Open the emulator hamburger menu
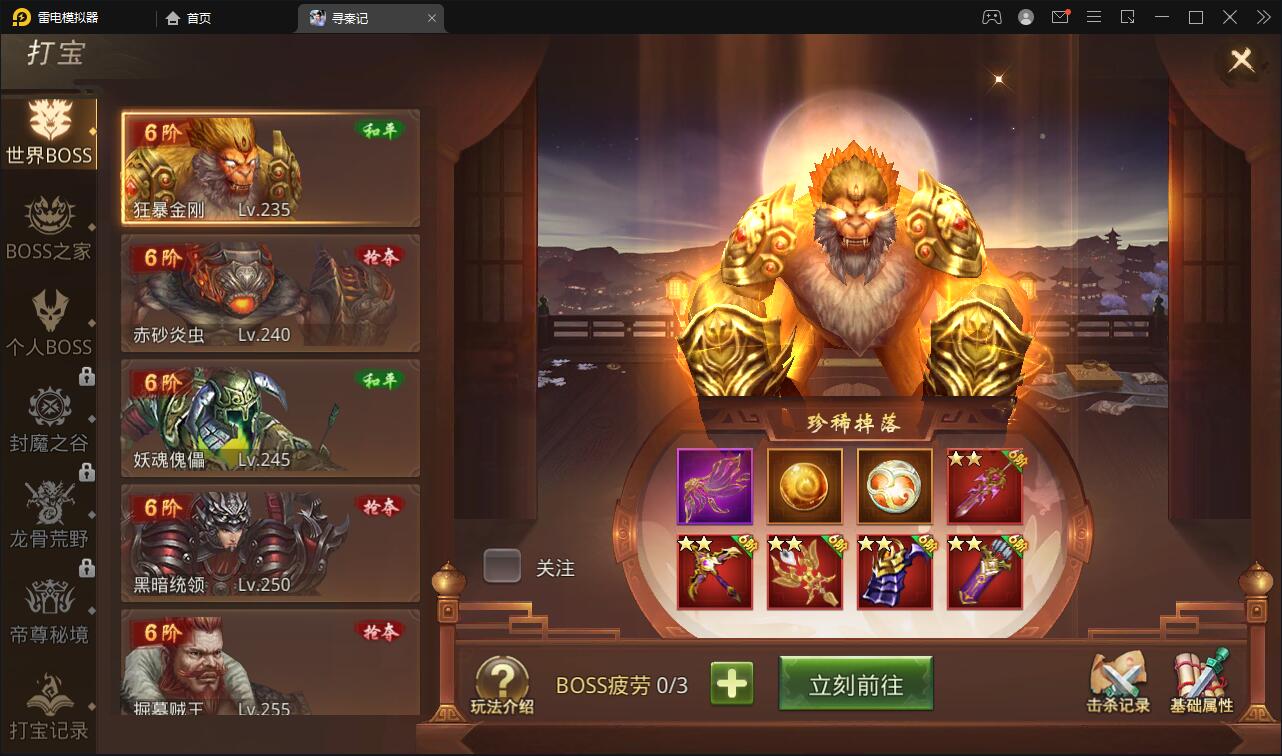The width and height of the screenshot is (1282, 756). click(1094, 17)
